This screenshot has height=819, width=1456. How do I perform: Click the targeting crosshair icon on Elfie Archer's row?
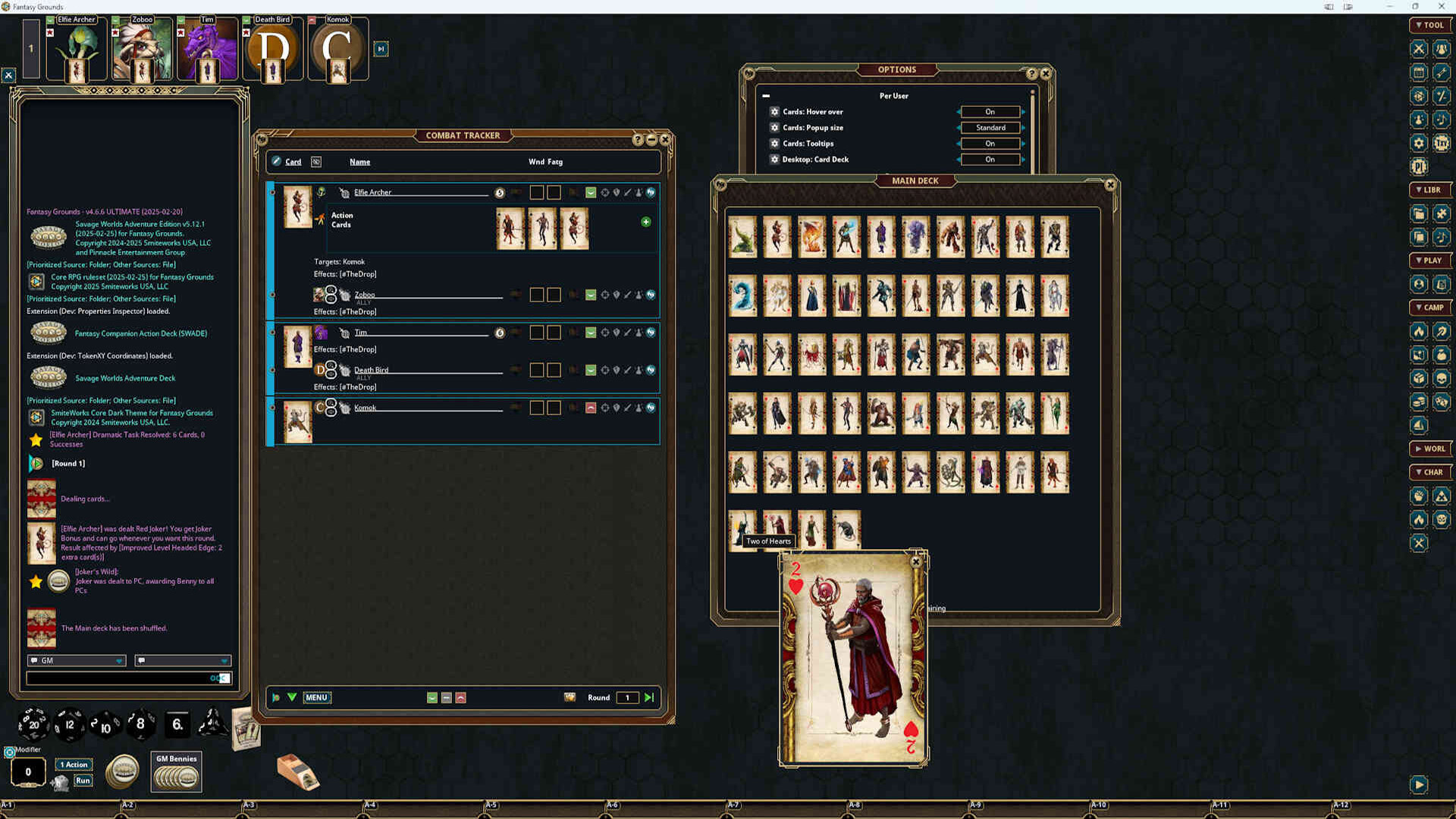604,192
